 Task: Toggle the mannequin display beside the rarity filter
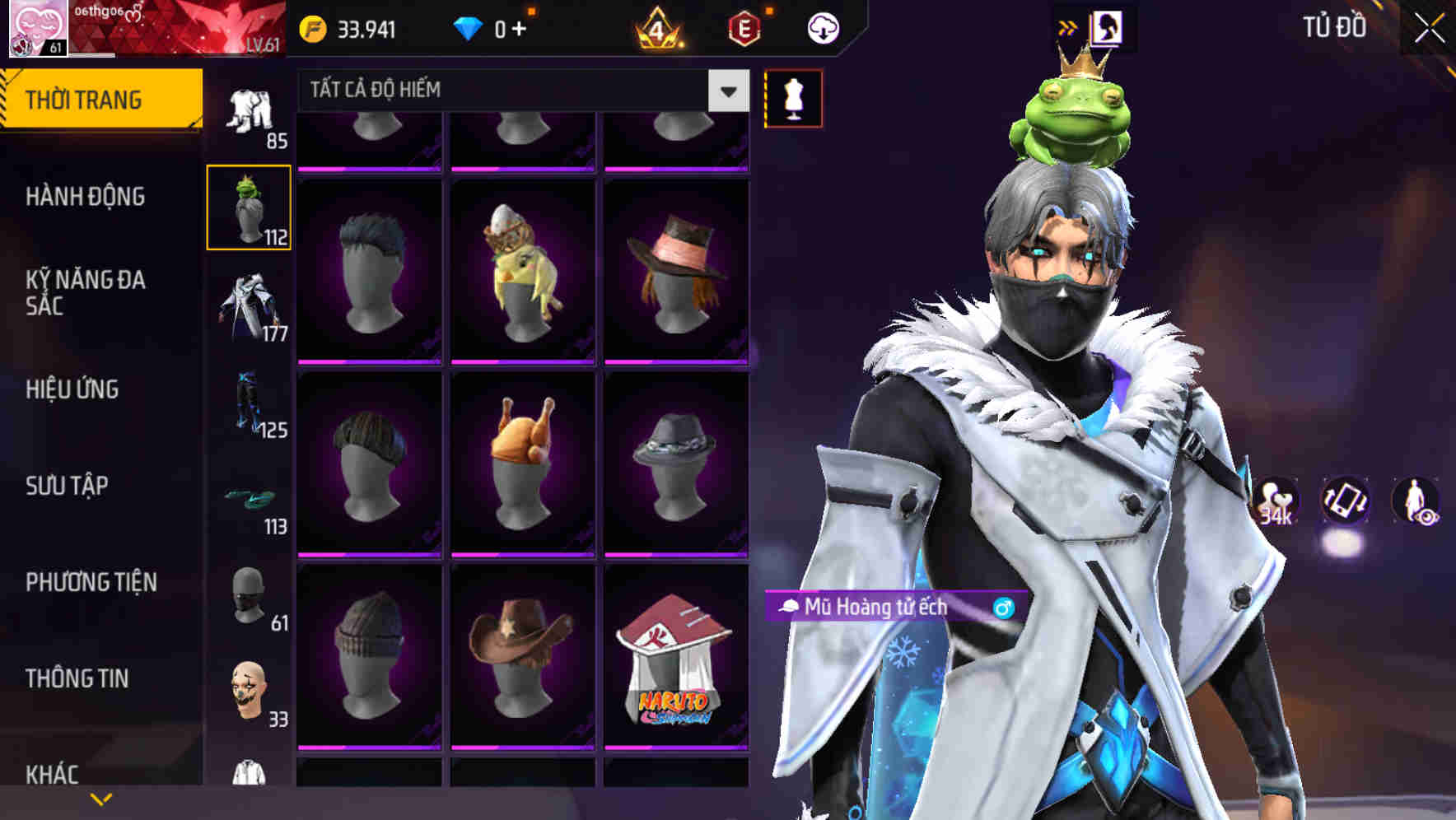(793, 97)
